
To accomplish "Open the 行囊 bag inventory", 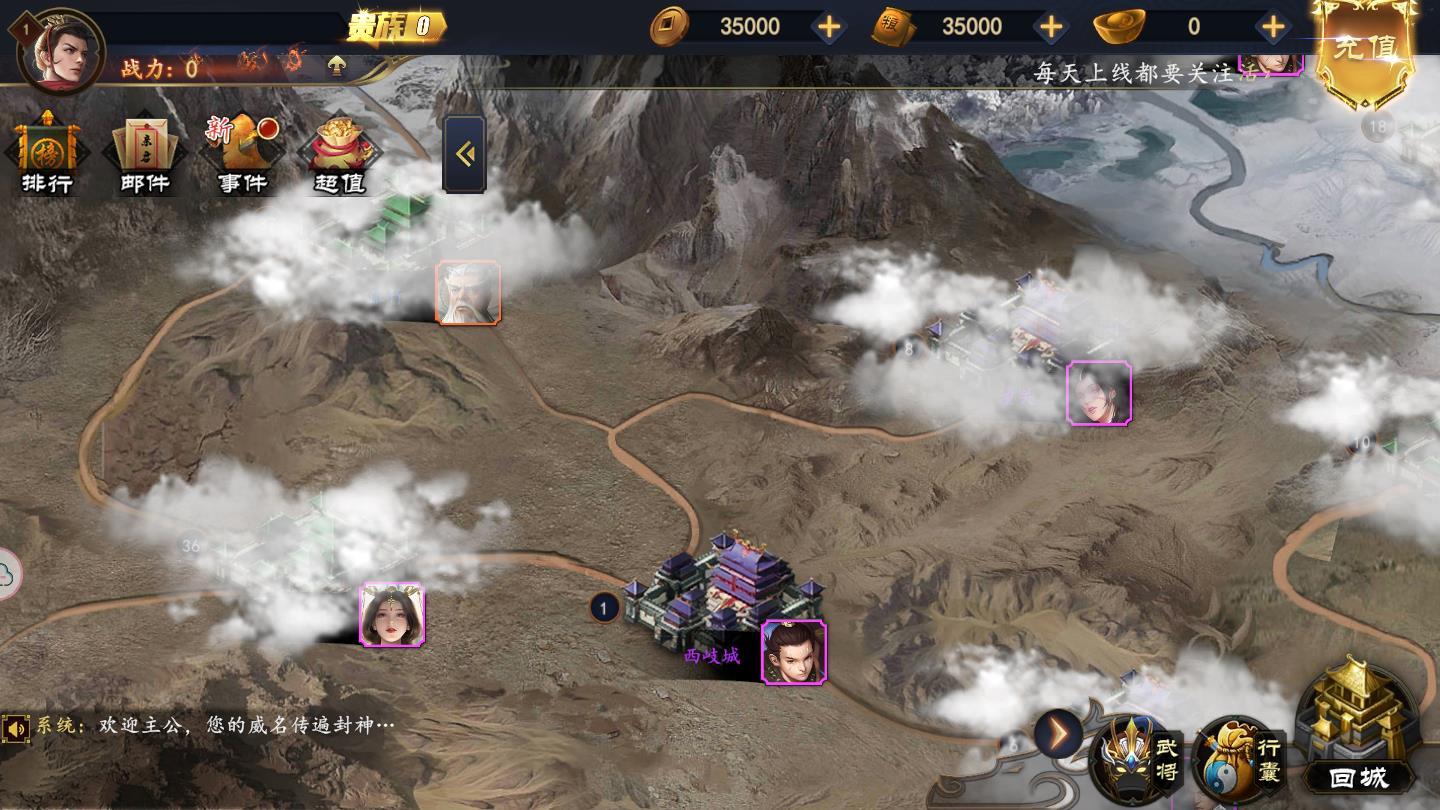I will [x=1241, y=760].
